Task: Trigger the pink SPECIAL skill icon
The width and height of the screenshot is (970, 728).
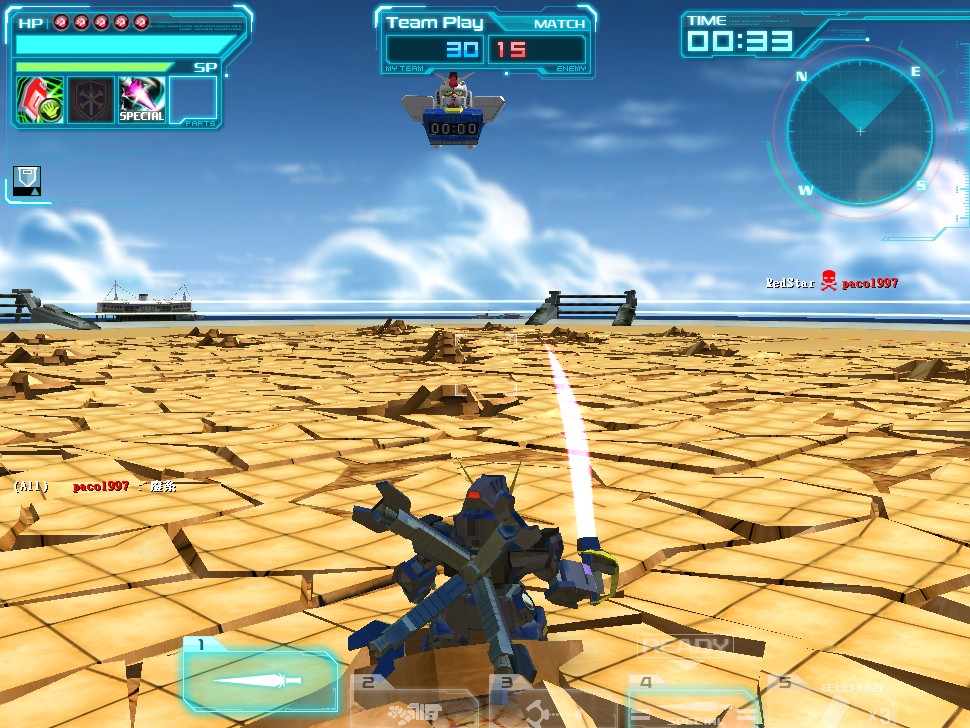Action: 142,100
